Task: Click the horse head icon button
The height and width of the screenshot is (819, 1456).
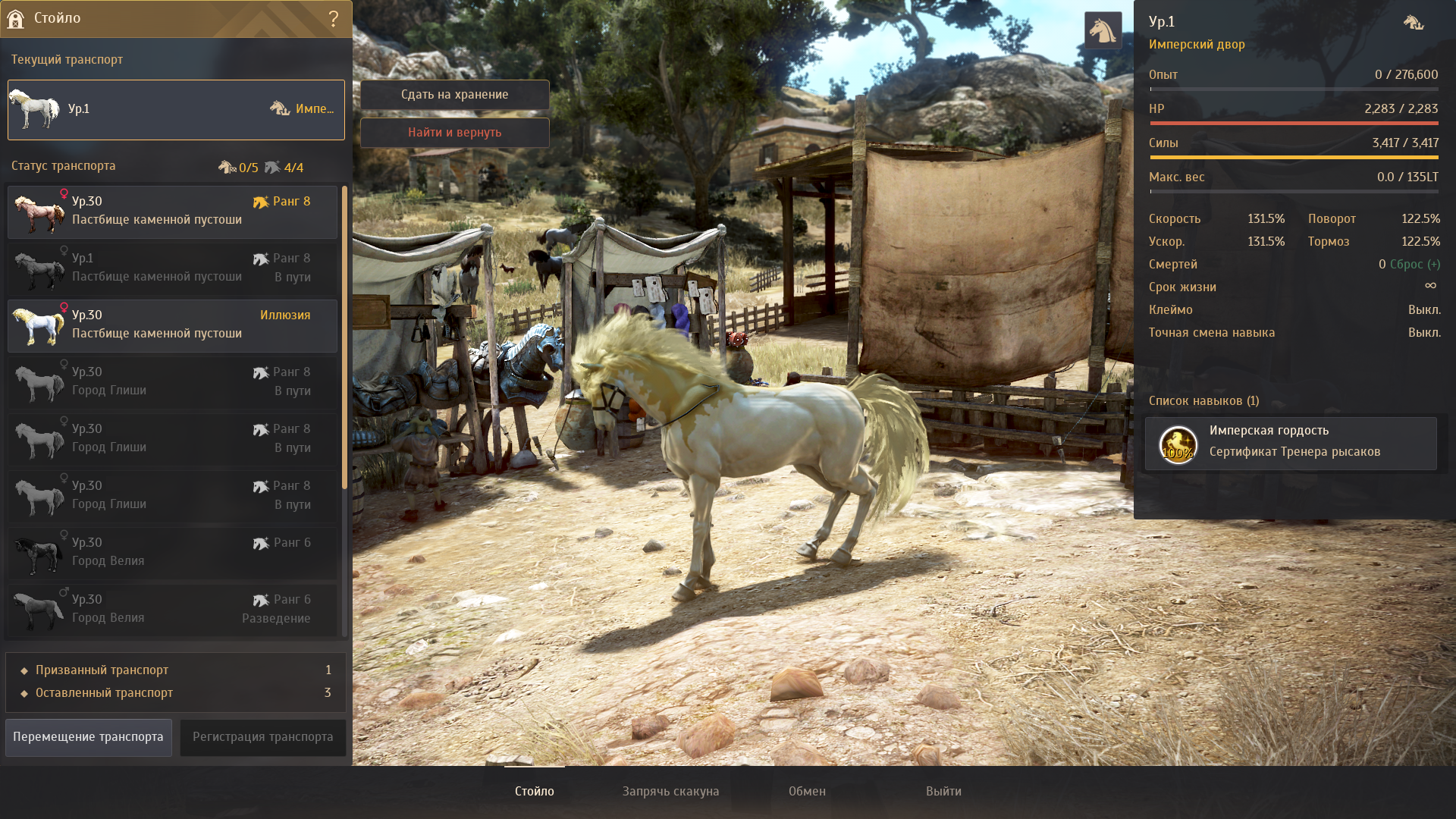Action: tap(1103, 30)
